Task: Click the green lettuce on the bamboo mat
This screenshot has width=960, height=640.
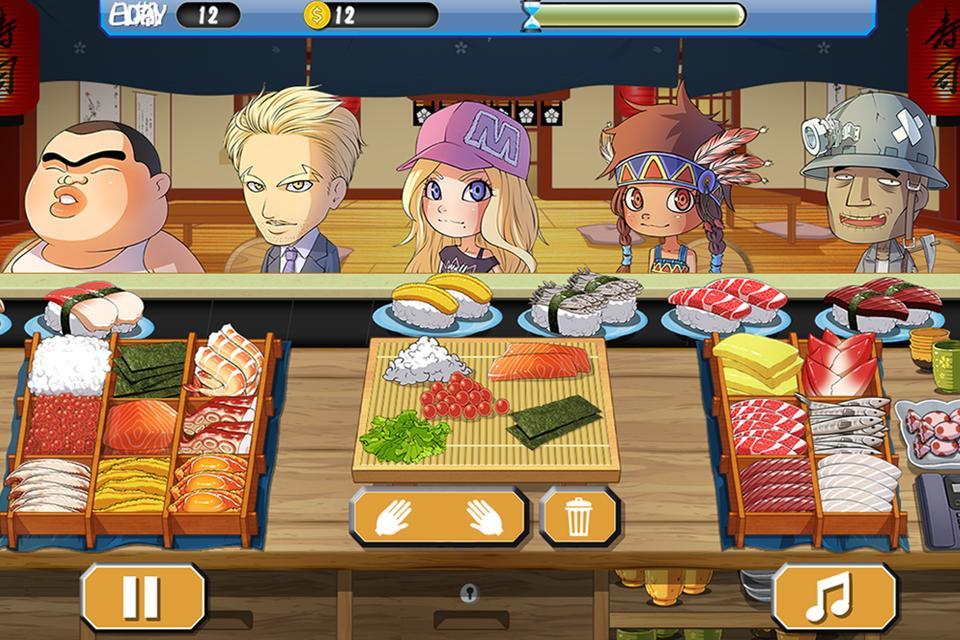Action: click(404, 435)
